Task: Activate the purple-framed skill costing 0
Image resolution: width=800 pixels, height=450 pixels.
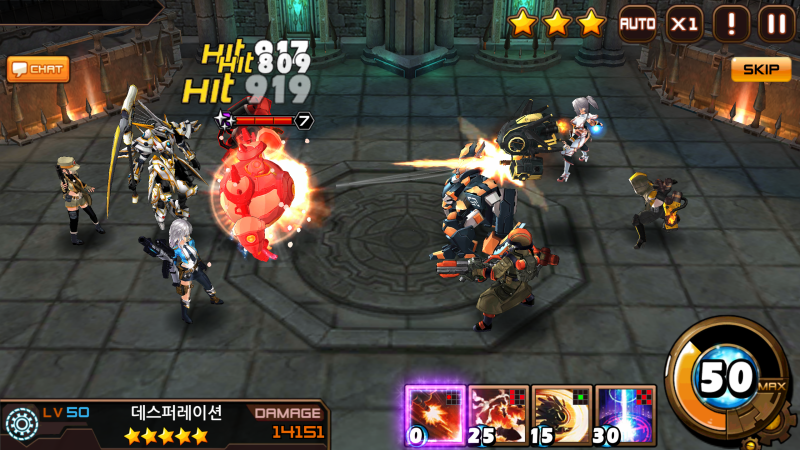Action: point(435,414)
